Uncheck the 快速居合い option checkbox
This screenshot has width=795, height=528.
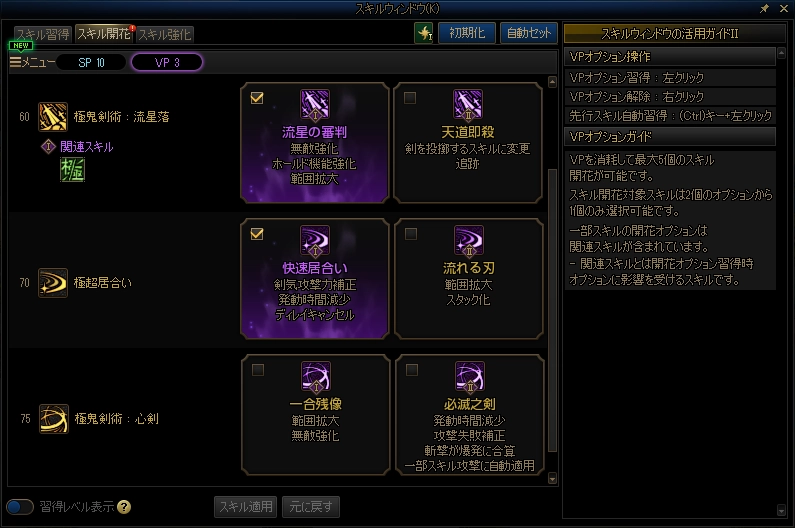(257, 234)
